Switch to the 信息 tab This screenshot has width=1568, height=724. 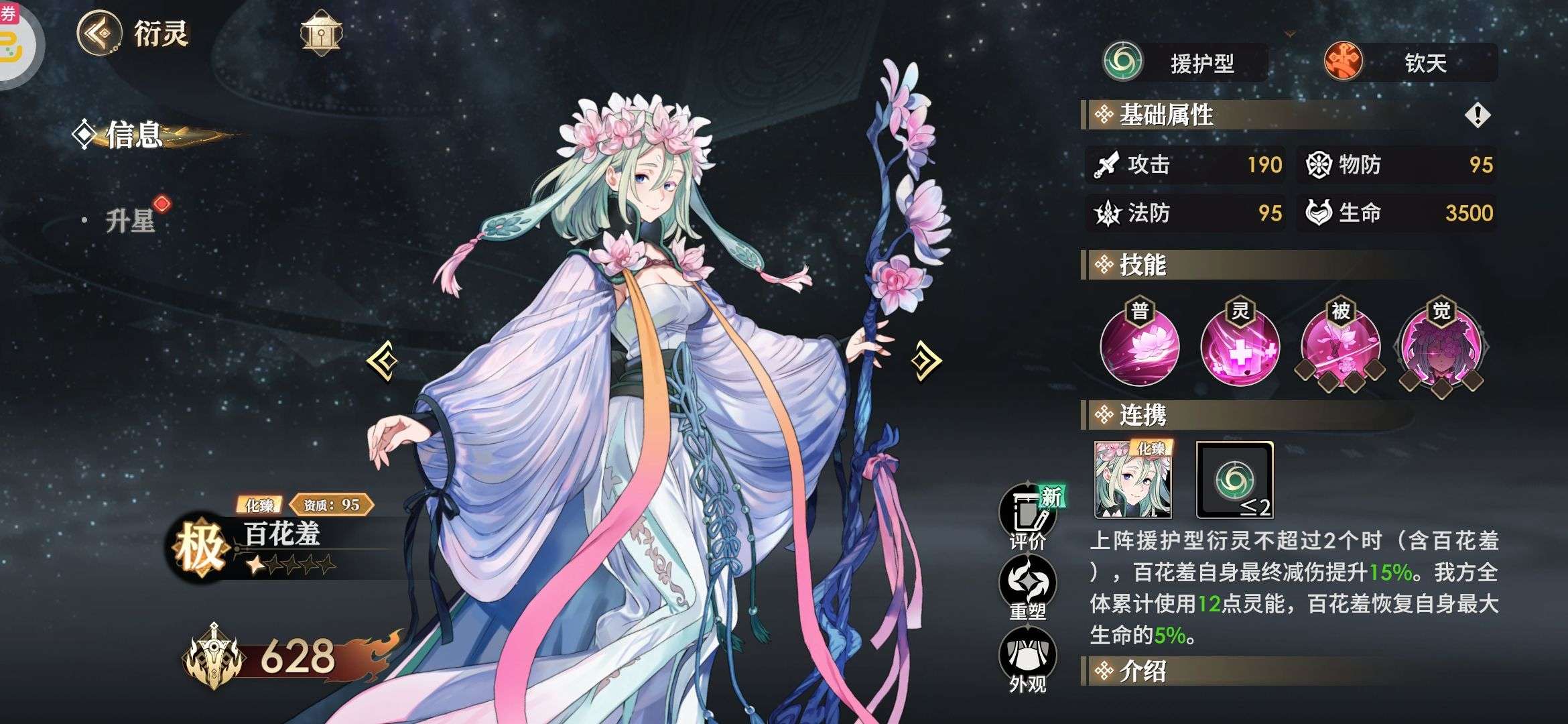point(134,135)
